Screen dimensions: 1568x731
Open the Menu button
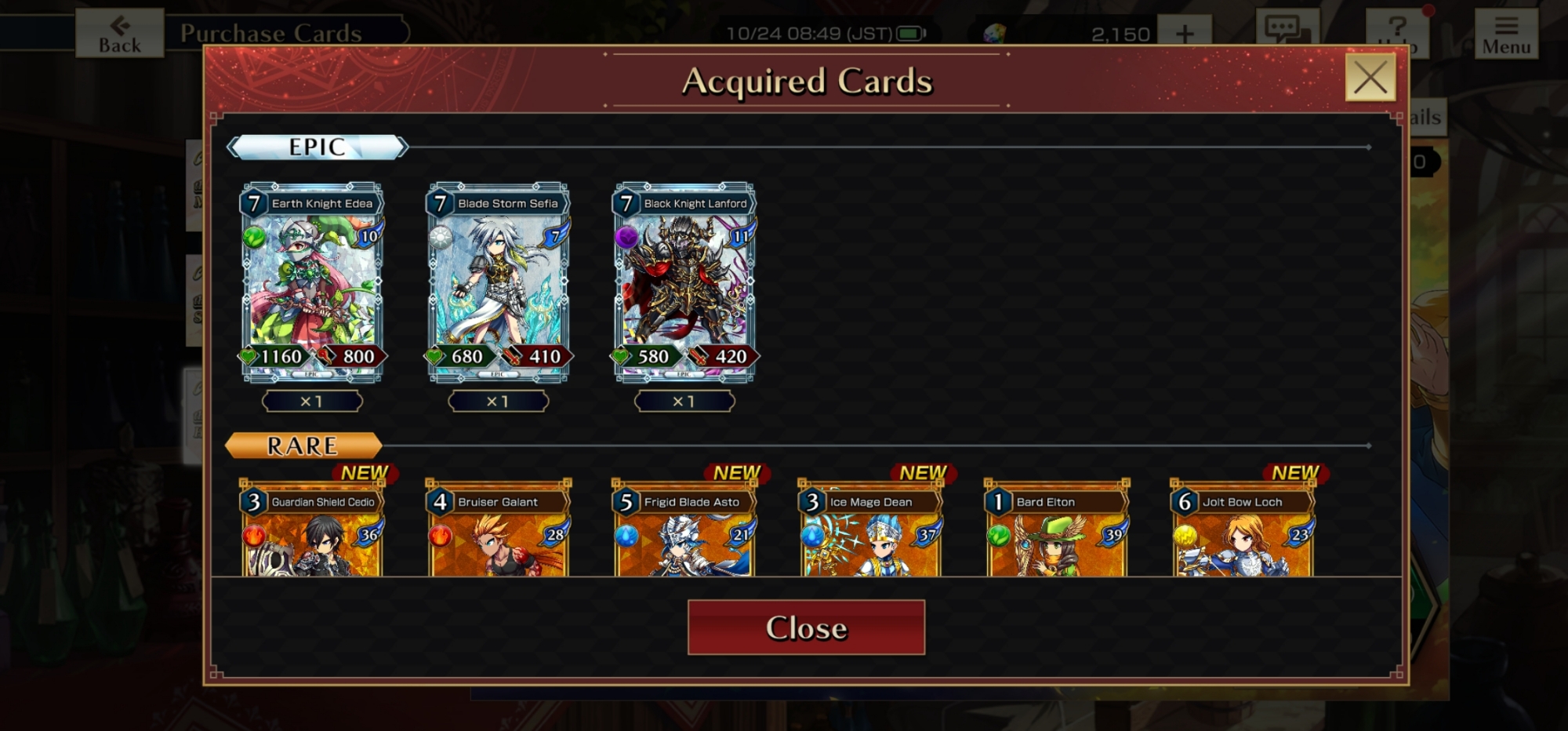coord(1505,34)
